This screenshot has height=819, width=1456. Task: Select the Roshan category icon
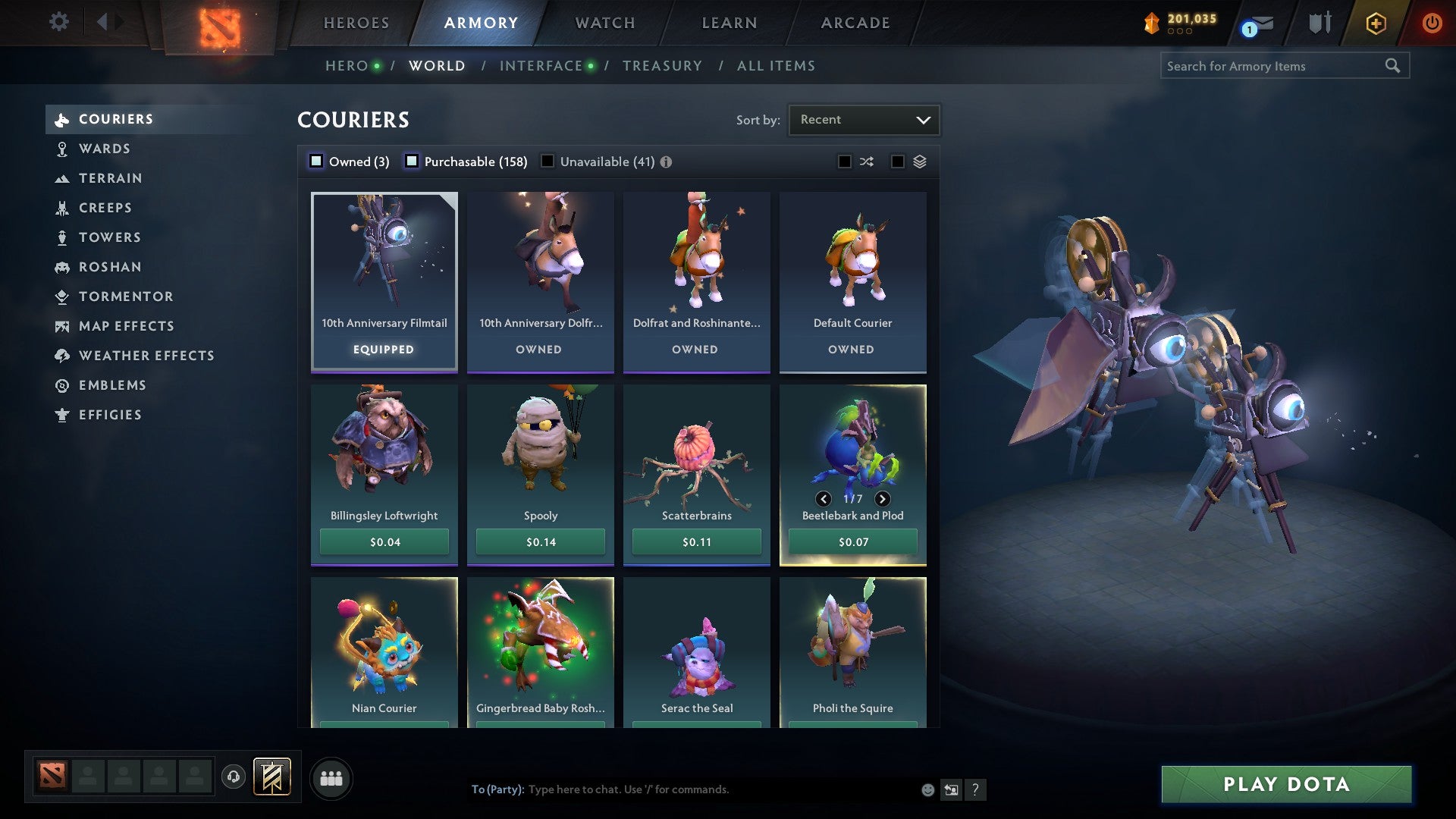62,267
